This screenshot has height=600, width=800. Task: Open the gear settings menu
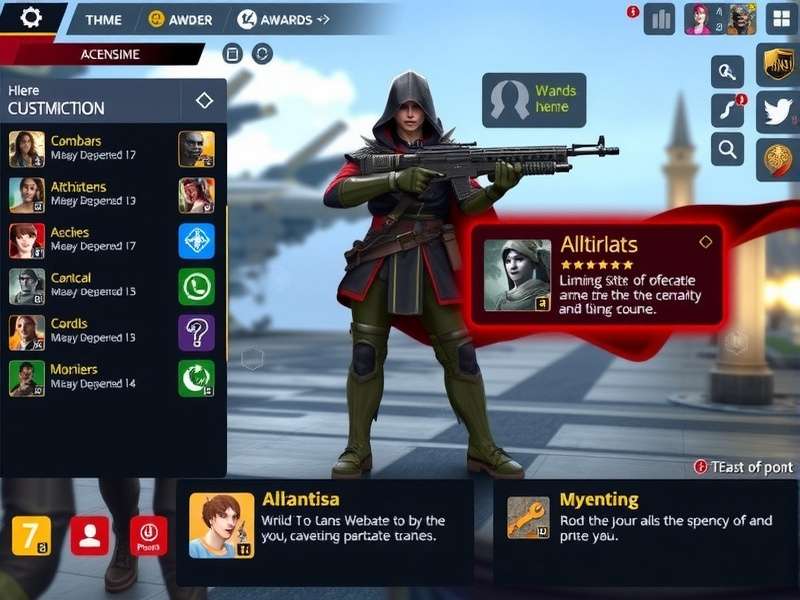click(32, 17)
